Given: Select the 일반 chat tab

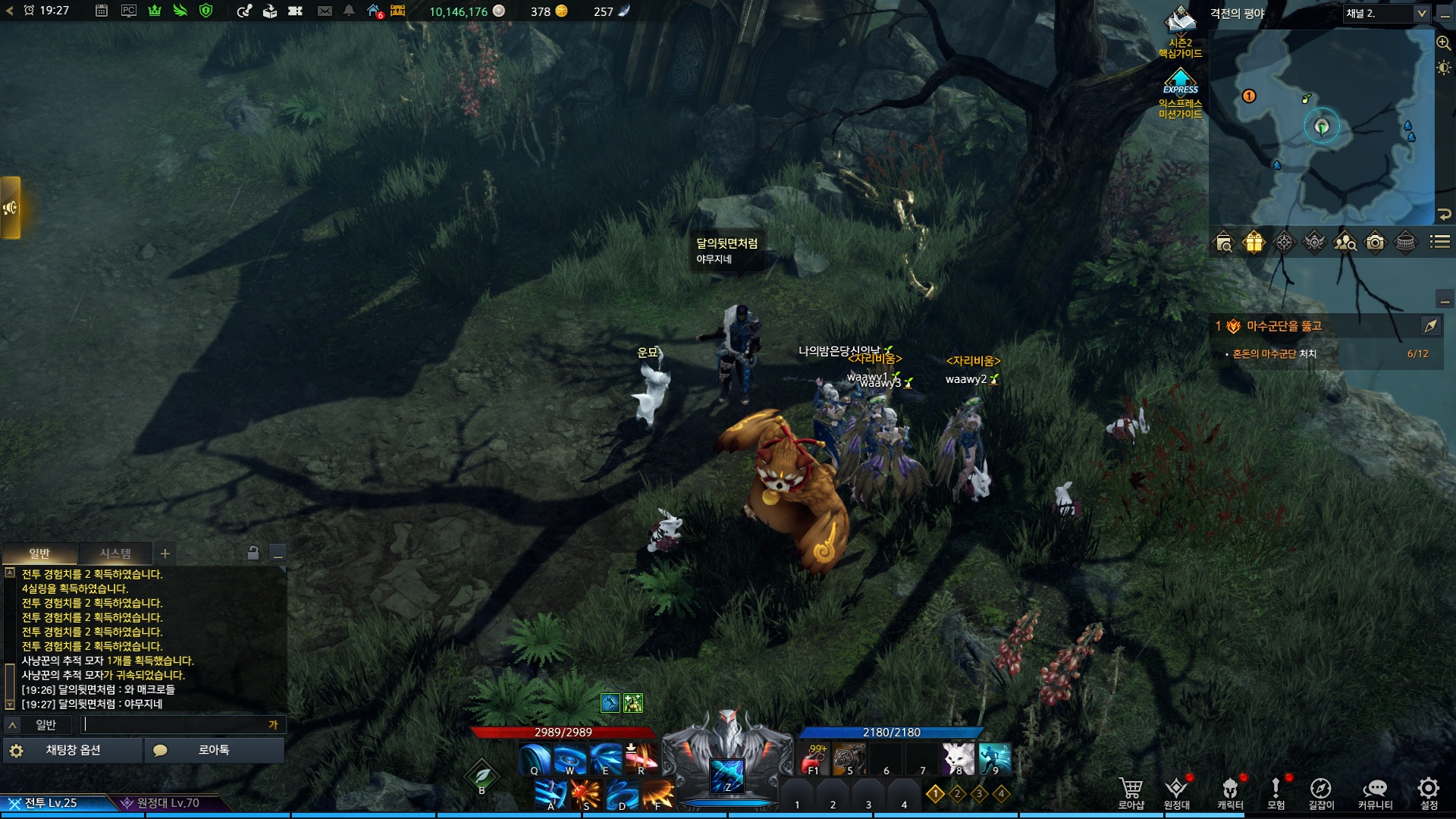Looking at the screenshot, I should click(x=39, y=554).
